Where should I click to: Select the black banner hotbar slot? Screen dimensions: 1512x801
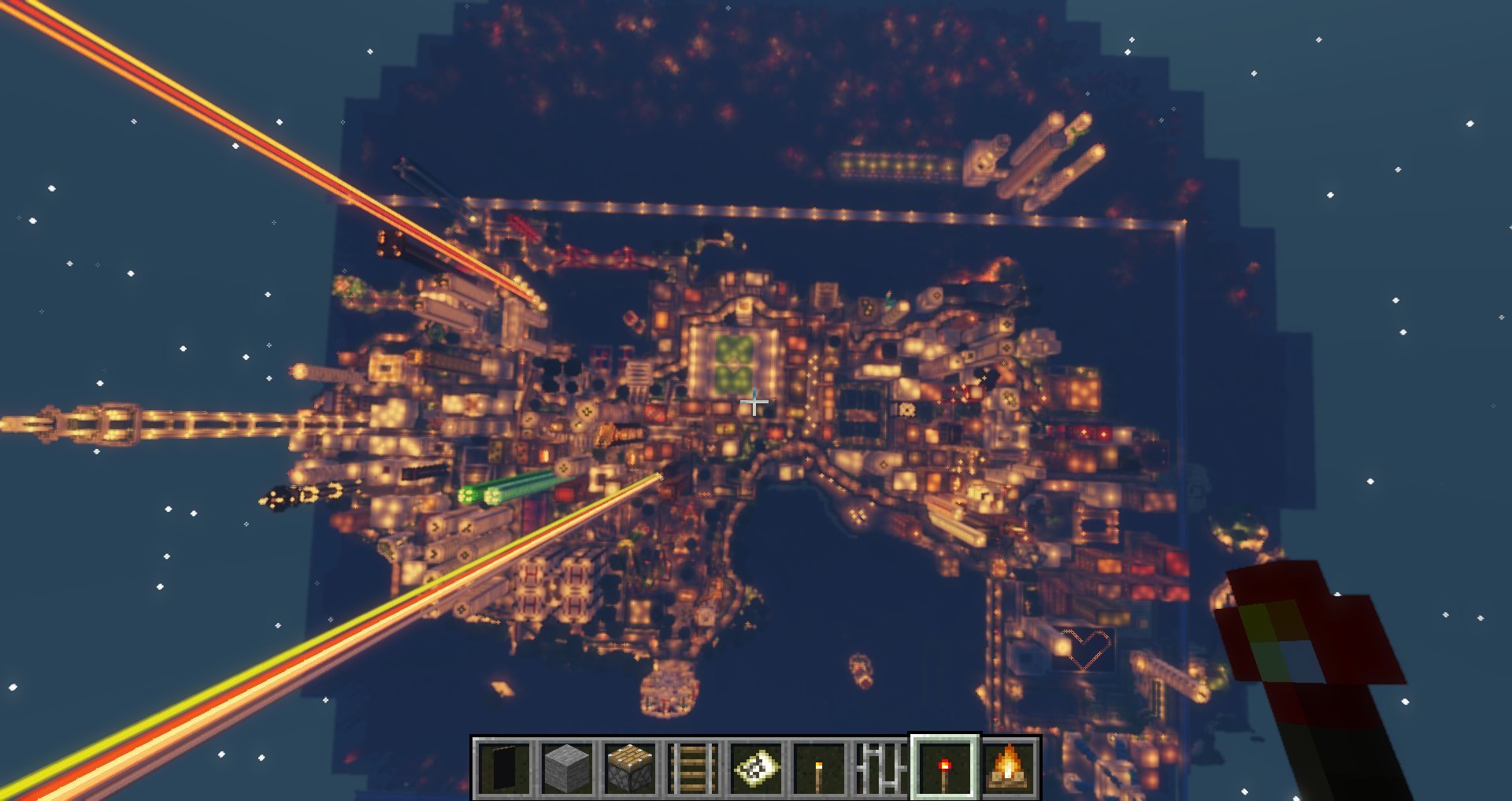point(504,767)
